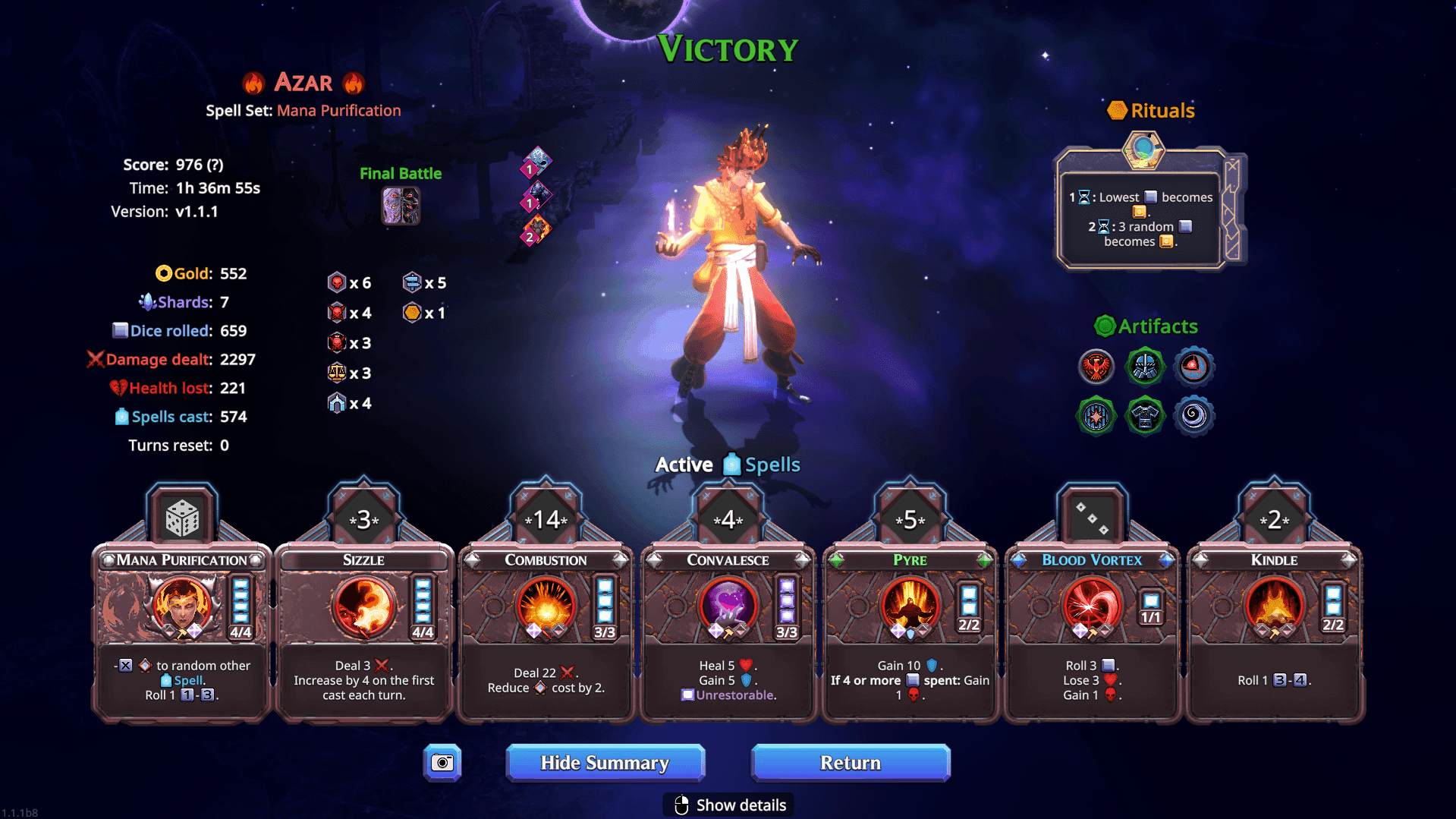Click the hourglass emblem above the Rituals panel
Viewport: 1456px width, 819px height.
coord(1142,150)
